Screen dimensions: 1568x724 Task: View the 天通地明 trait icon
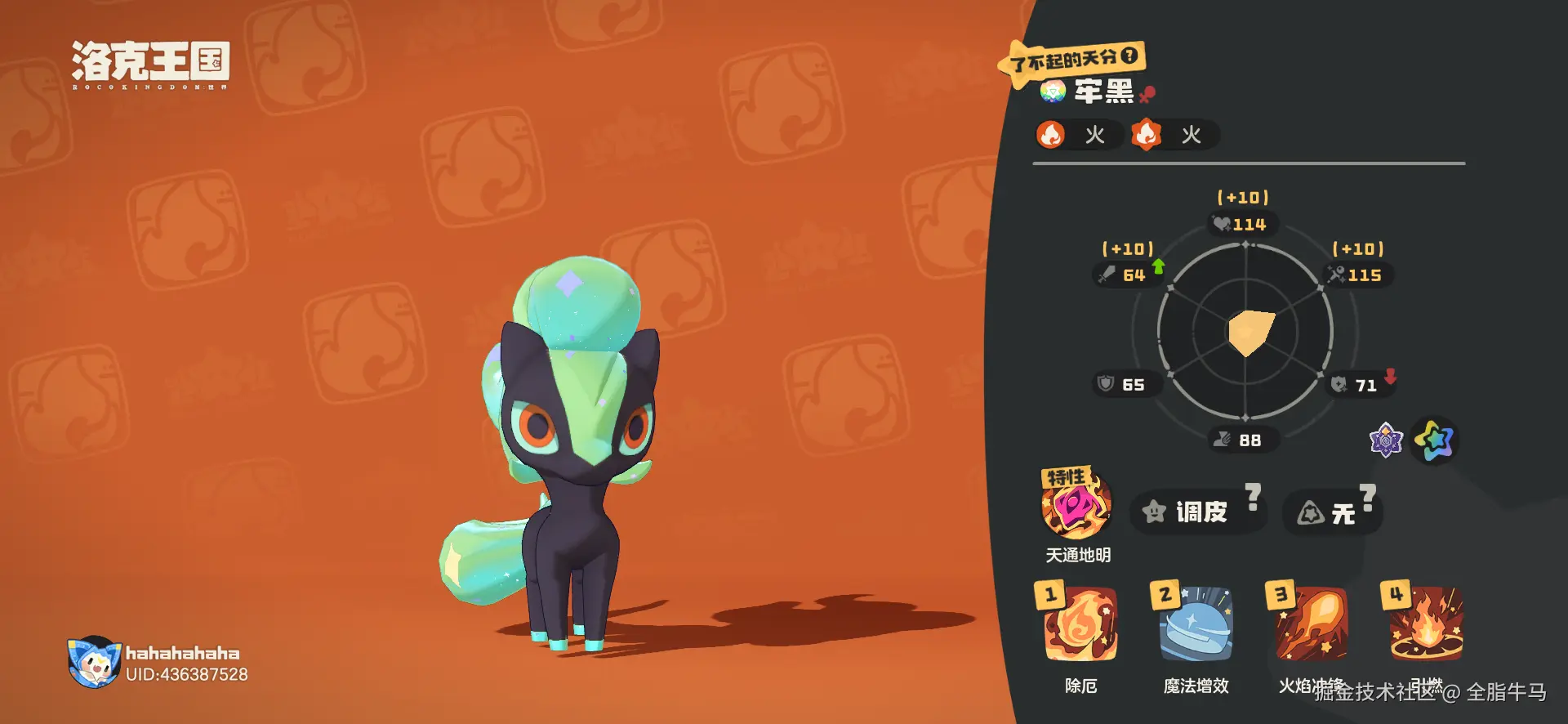tap(1076, 506)
